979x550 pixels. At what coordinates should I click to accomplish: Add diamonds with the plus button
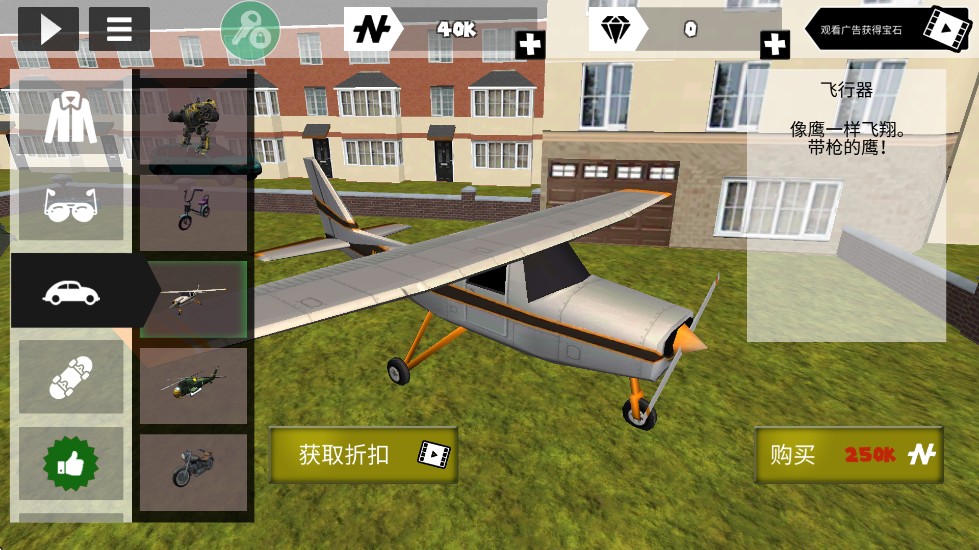[774, 44]
